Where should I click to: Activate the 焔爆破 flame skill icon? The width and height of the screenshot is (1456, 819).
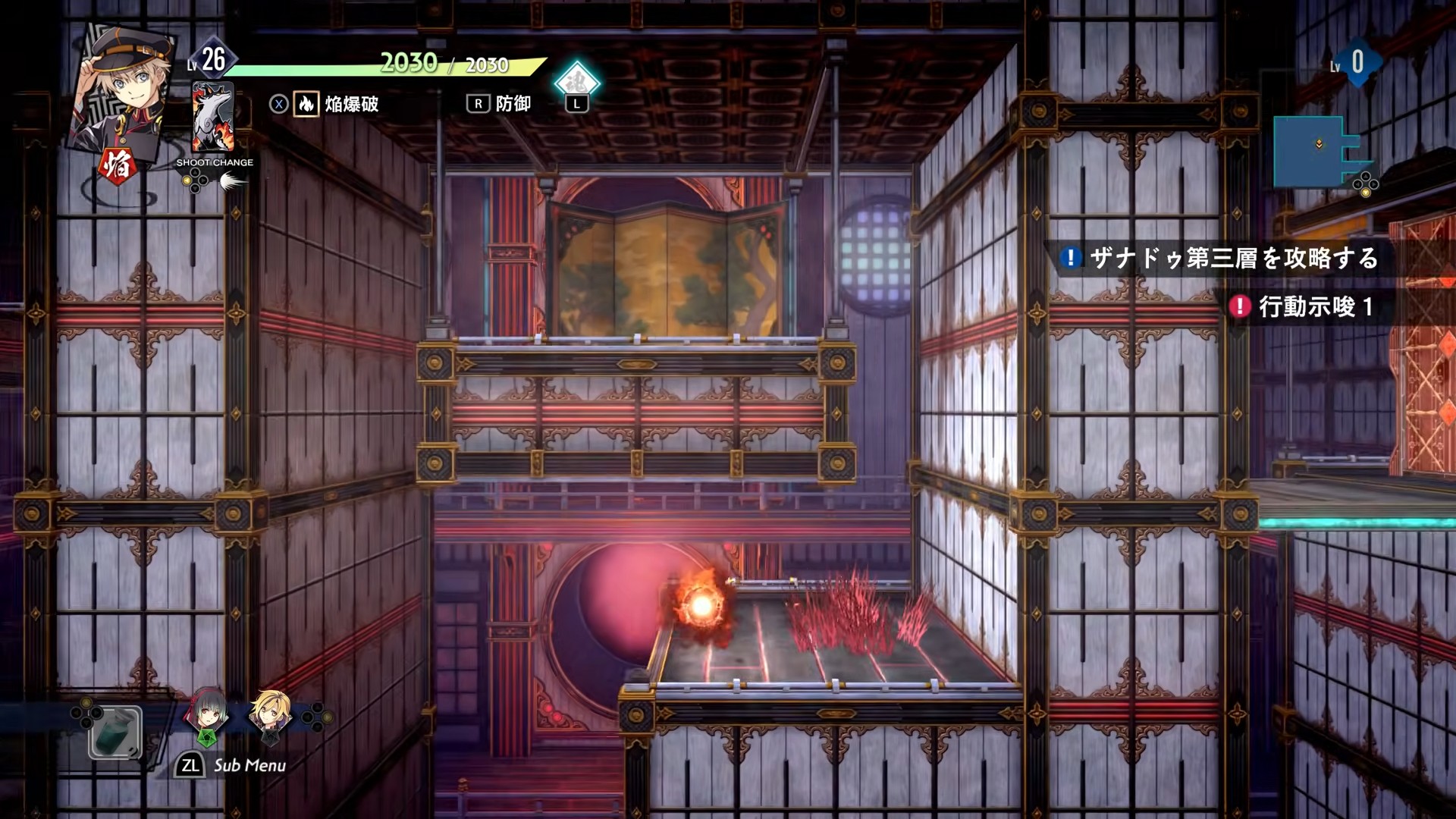pos(306,104)
